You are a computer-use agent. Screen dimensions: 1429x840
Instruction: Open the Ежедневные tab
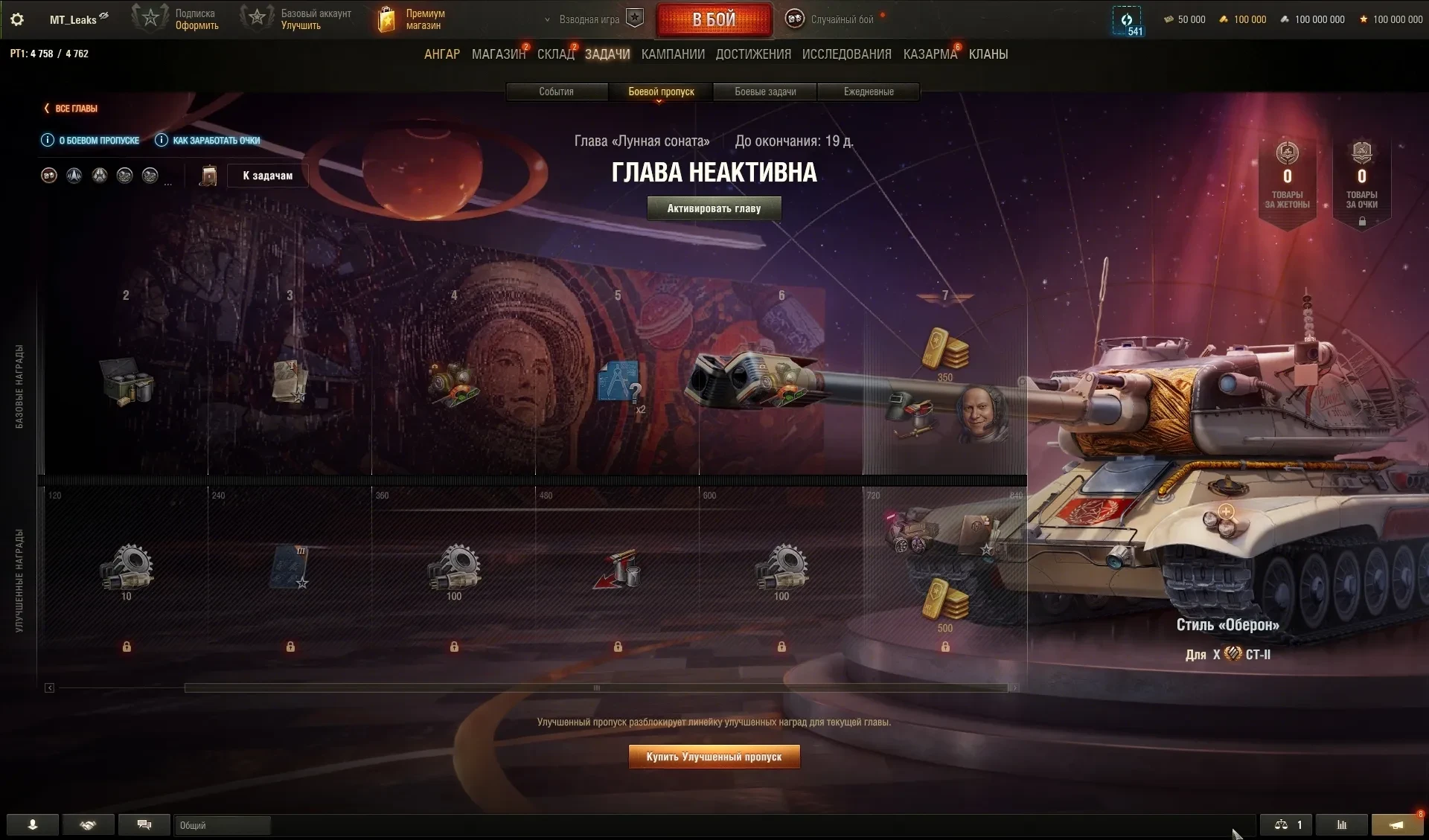point(869,92)
